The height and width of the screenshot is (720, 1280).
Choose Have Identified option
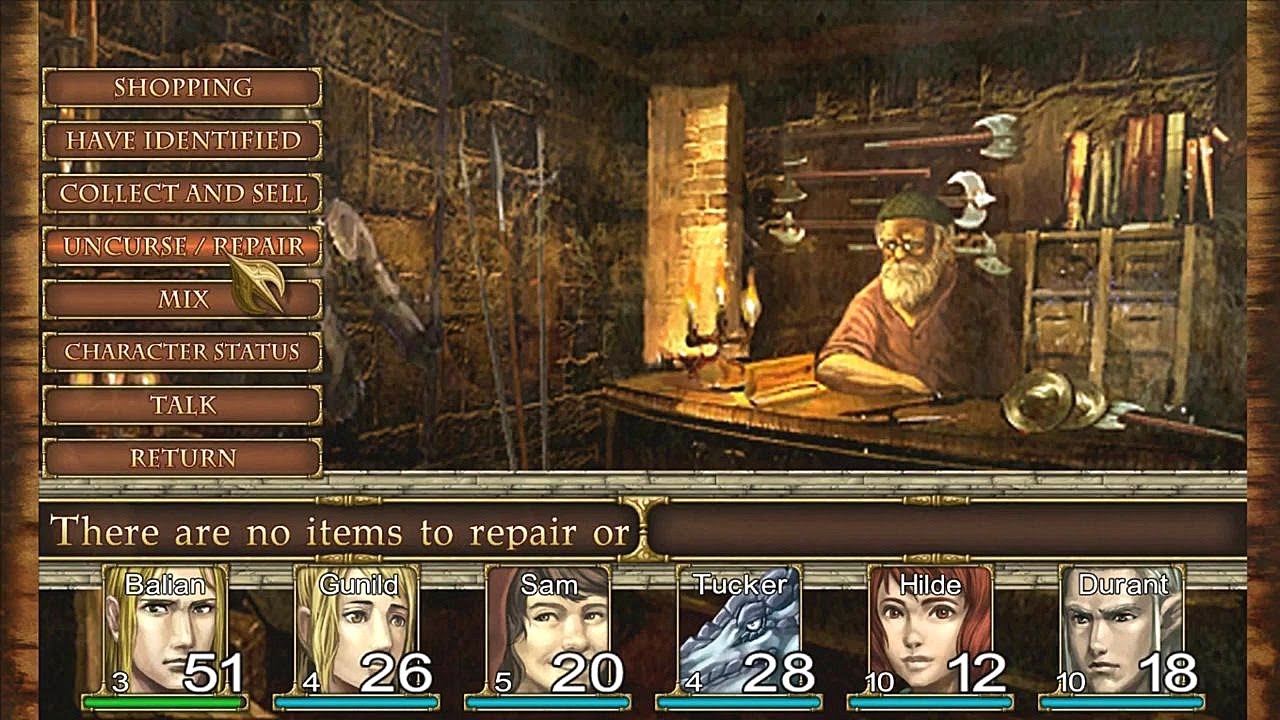point(182,141)
